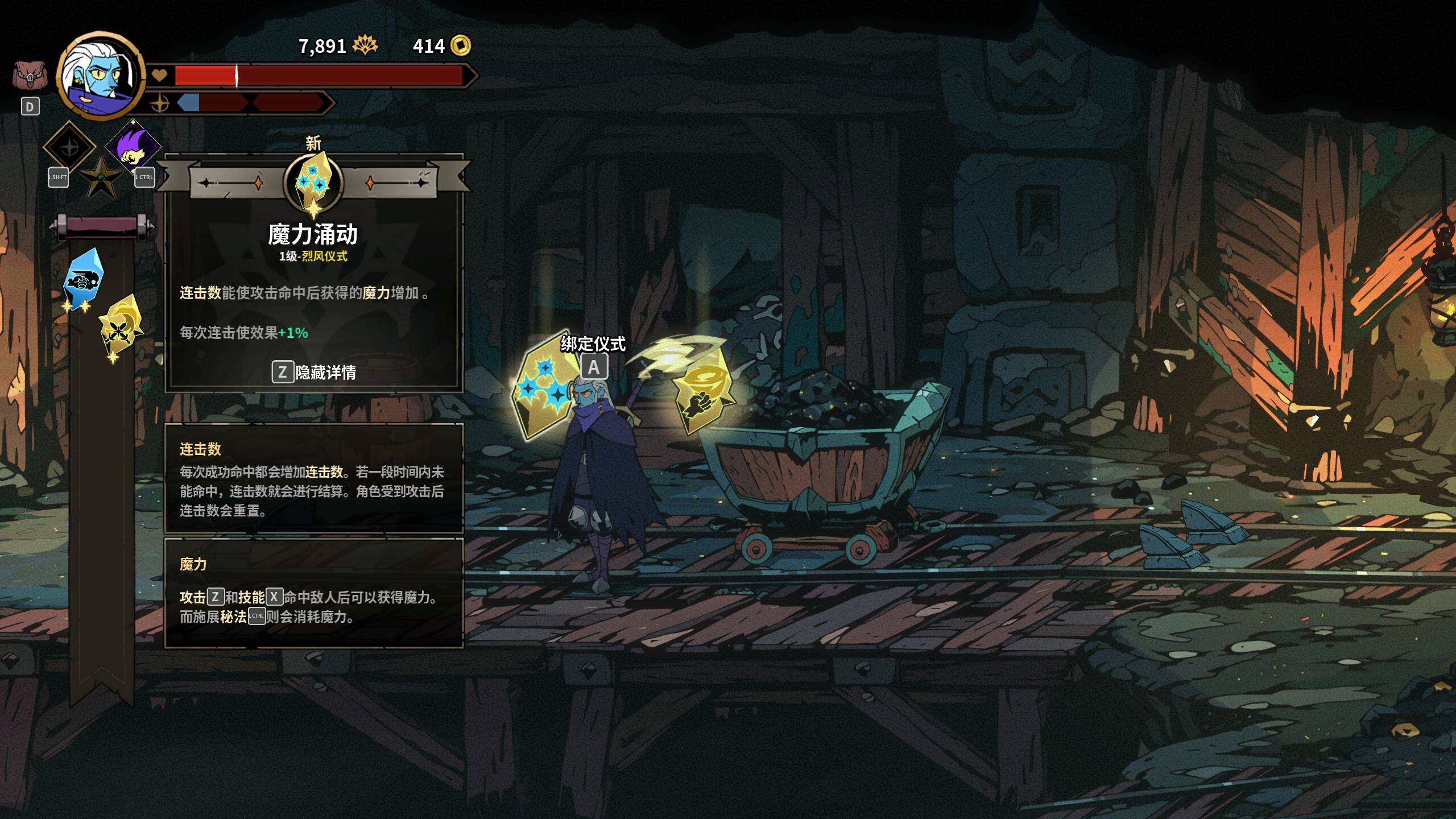Open the backpack inventory icon
Viewport: 1456px width, 819px height.
[x=30, y=76]
